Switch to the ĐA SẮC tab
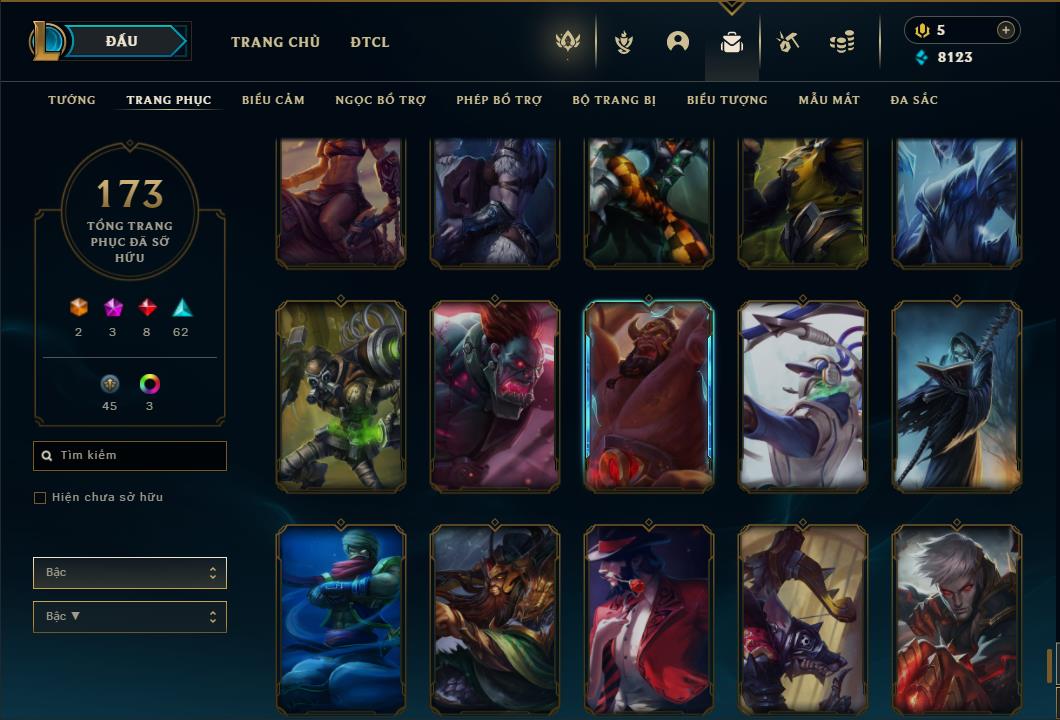The height and width of the screenshot is (720, 1060). point(914,100)
